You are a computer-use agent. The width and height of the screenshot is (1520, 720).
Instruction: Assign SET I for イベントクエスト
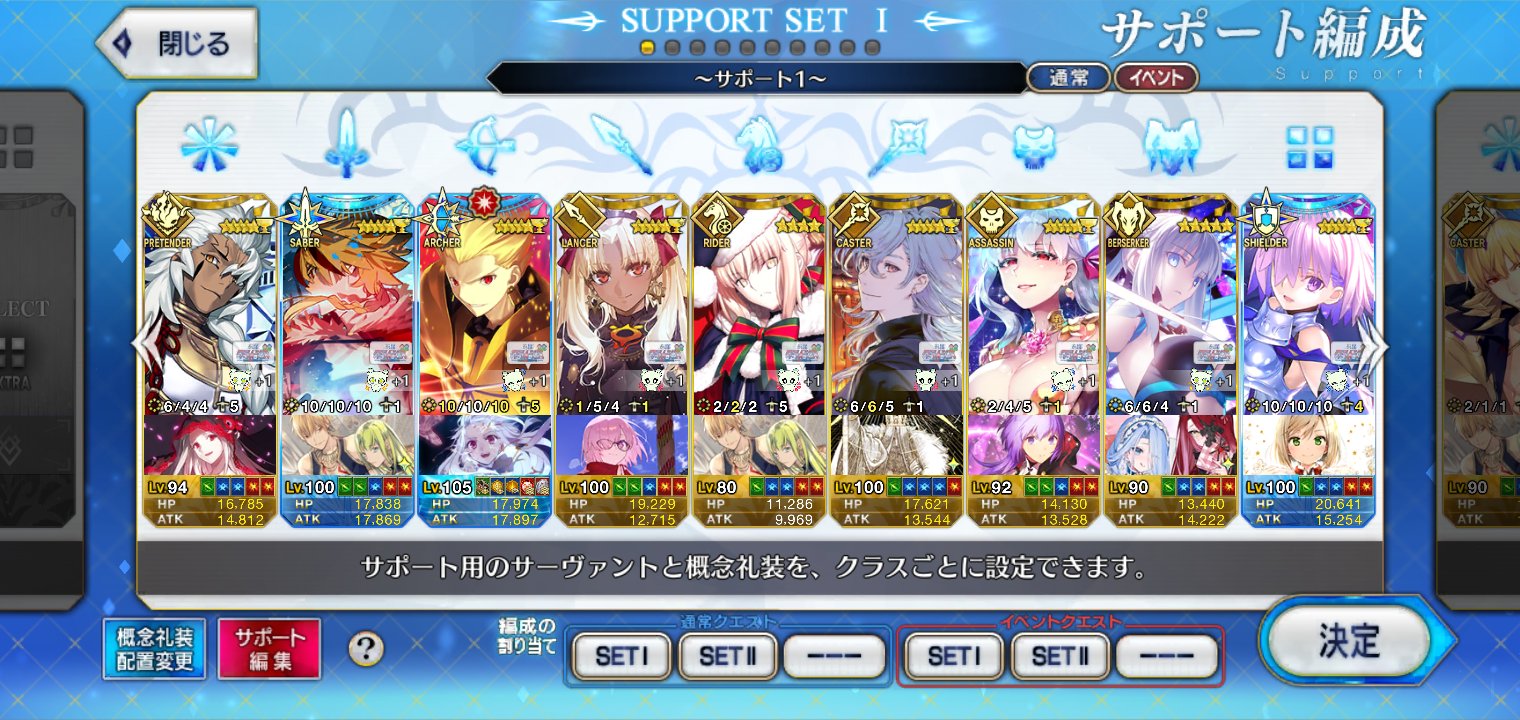(x=954, y=656)
